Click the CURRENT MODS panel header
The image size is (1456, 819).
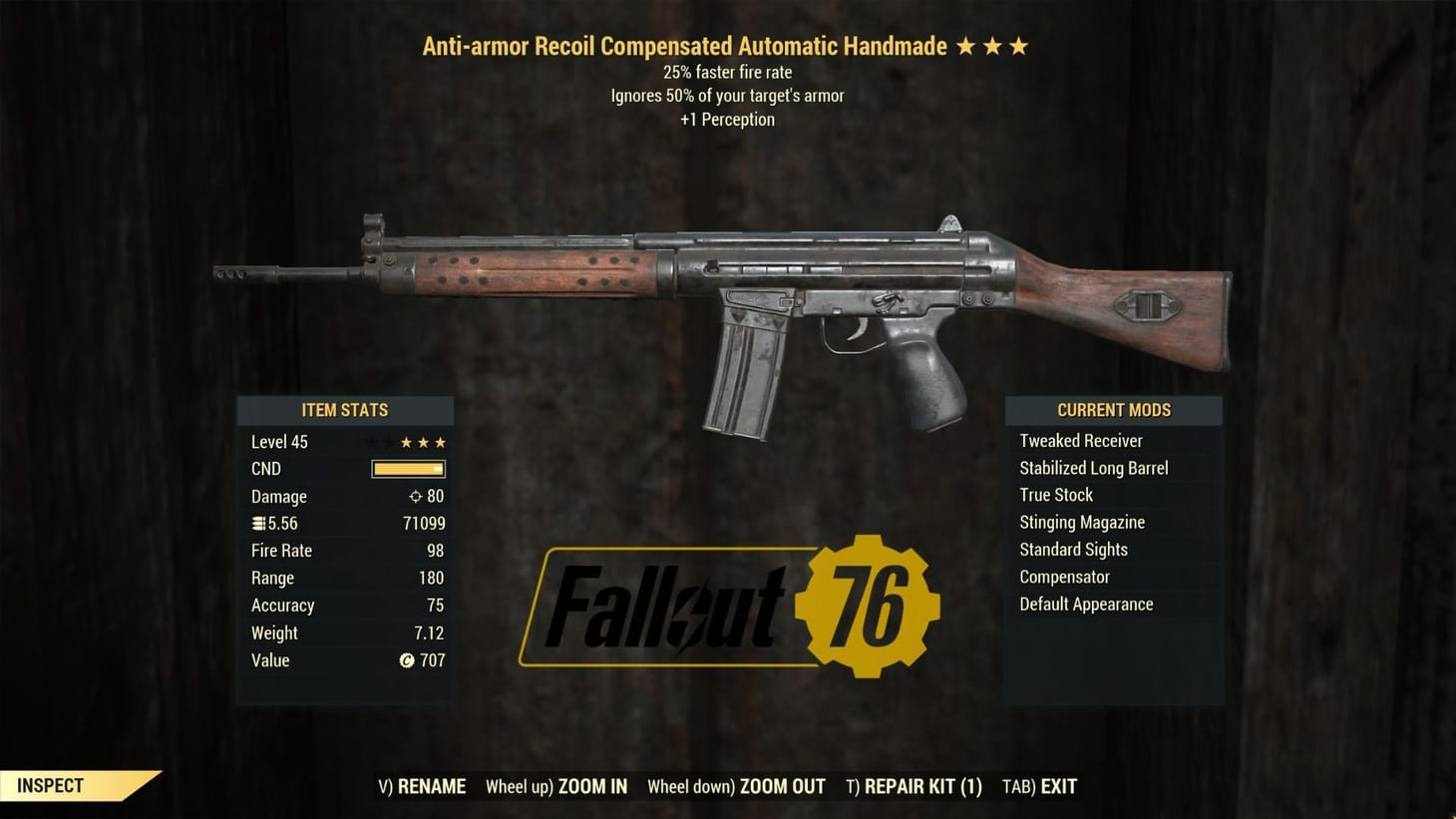click(x=1114, y=410)
